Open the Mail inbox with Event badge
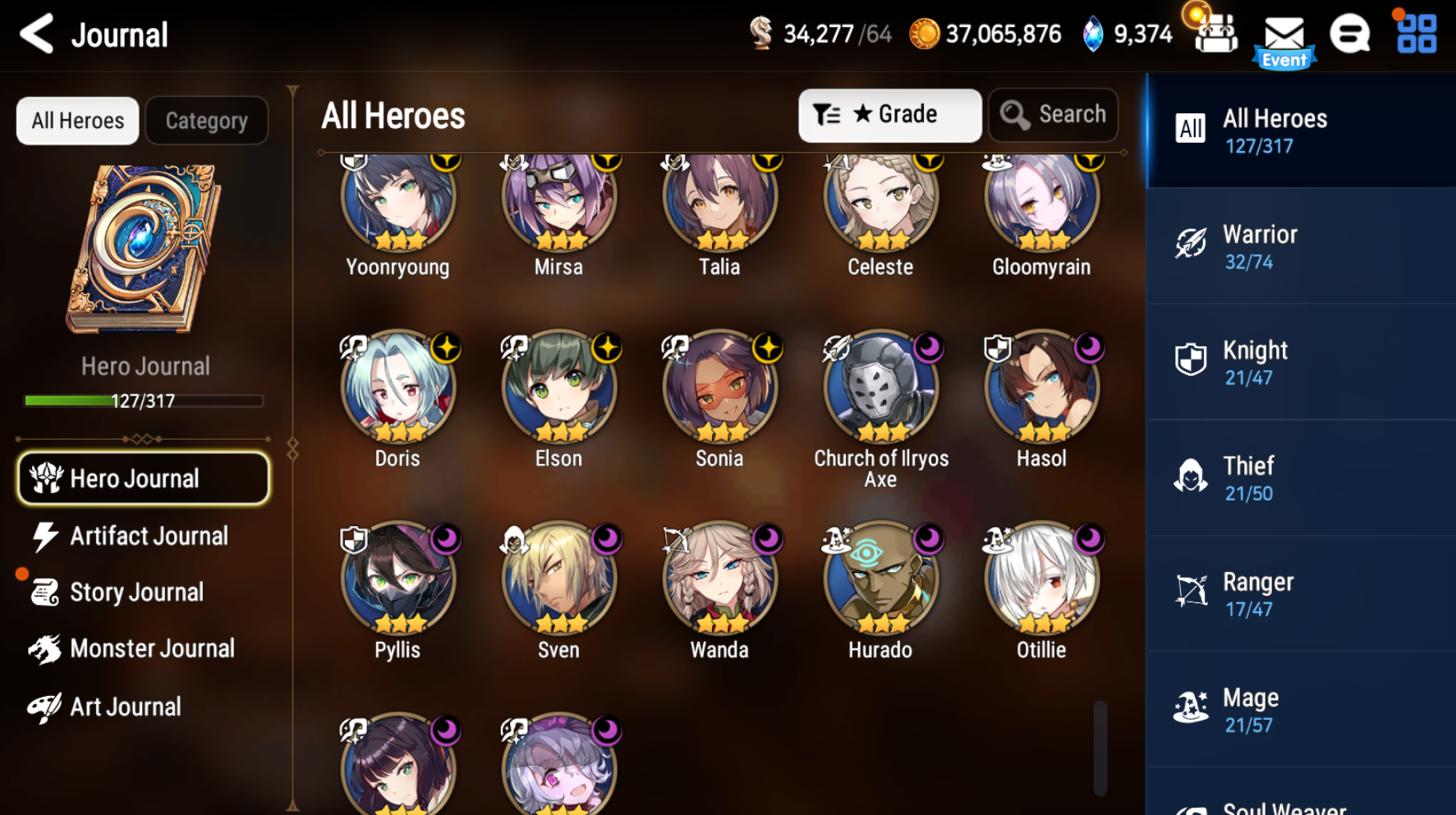The image size is (1456, 815). [x=1284, y=34]
